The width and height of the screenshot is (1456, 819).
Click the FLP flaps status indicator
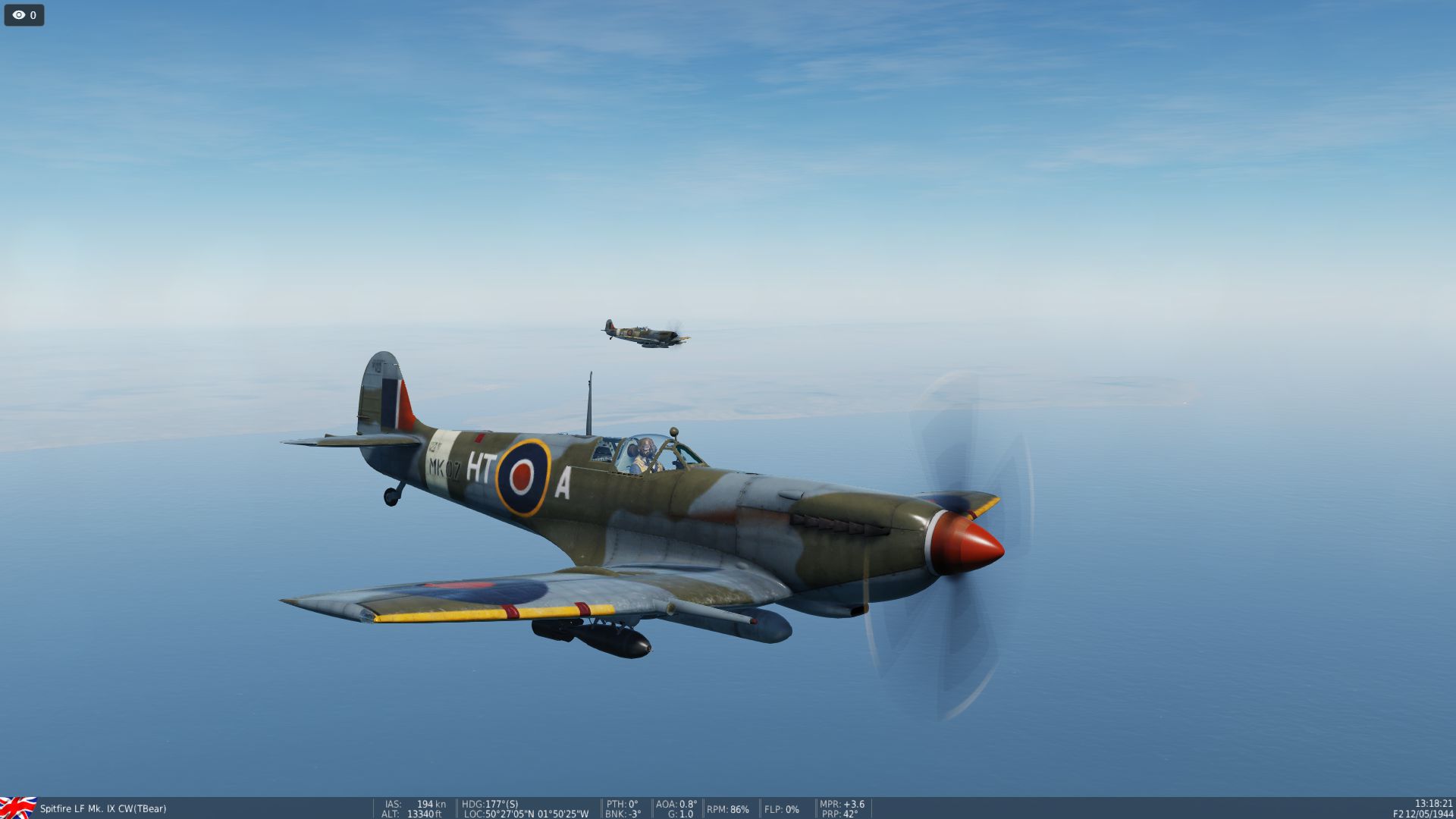tap(782, 810)
